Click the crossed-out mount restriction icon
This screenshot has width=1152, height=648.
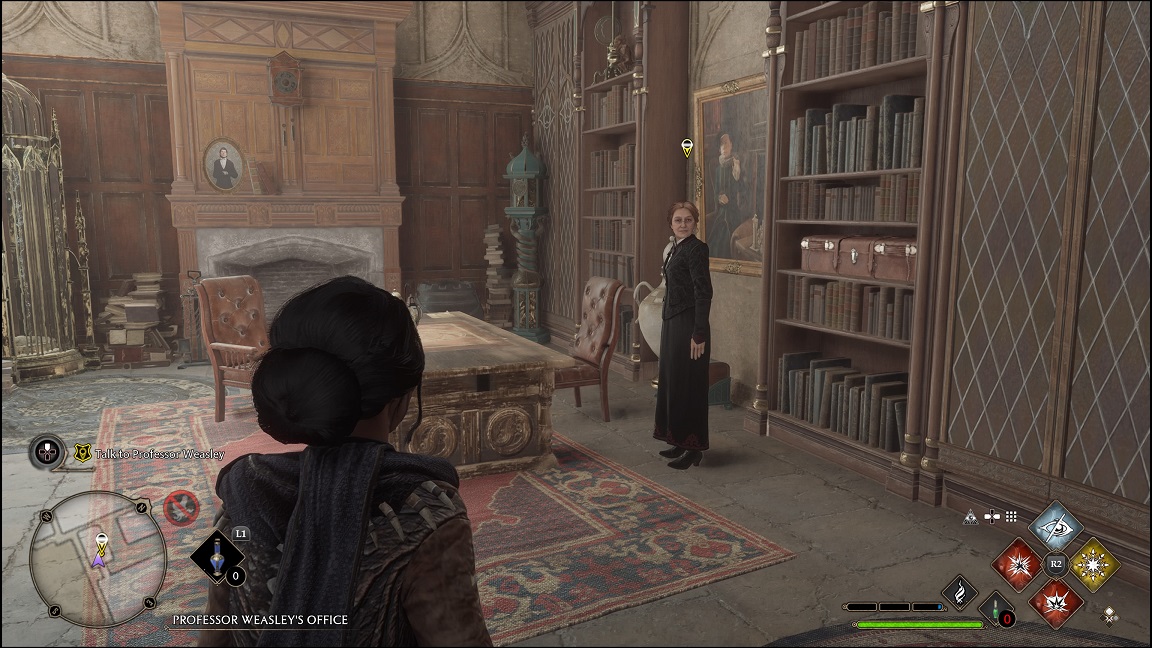point(181,508)
